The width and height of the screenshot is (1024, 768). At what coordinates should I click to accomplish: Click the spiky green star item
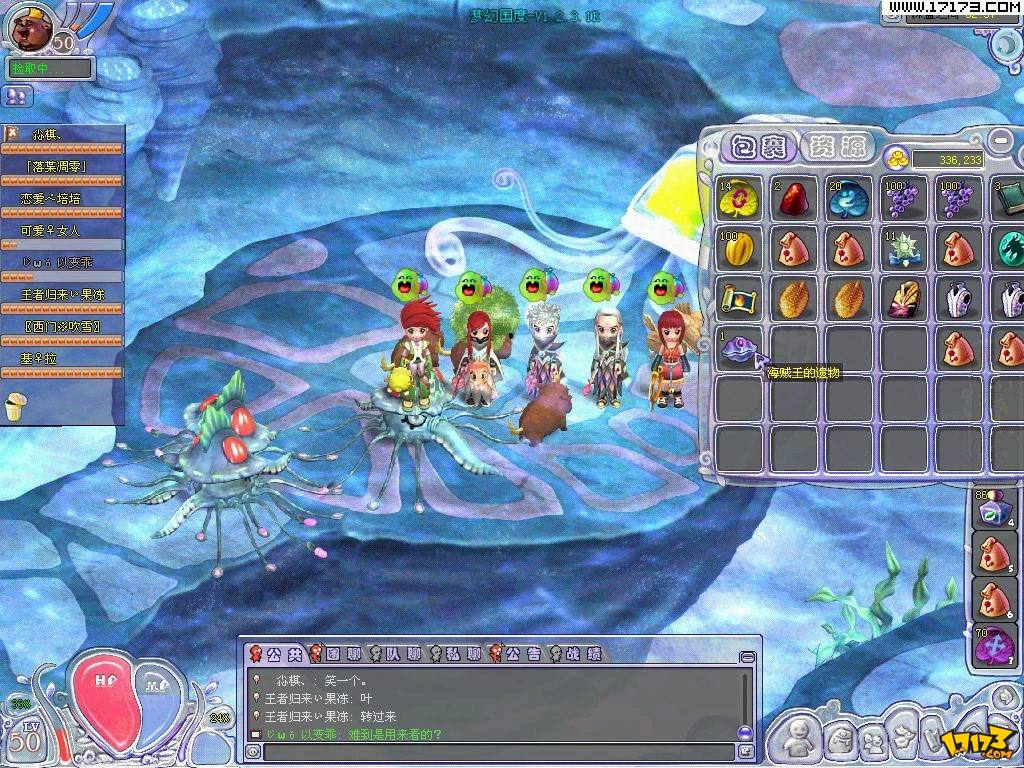coord(905,248)
